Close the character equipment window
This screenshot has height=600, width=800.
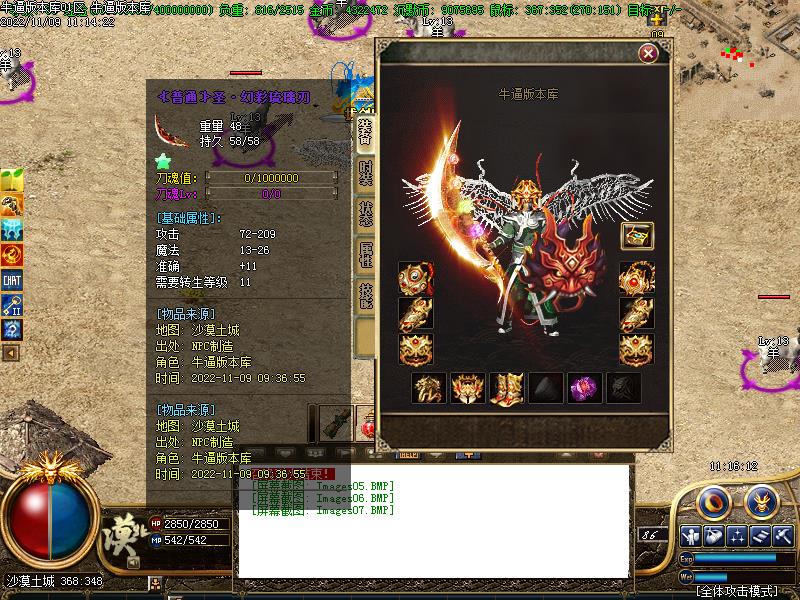(x=648, y=54)
